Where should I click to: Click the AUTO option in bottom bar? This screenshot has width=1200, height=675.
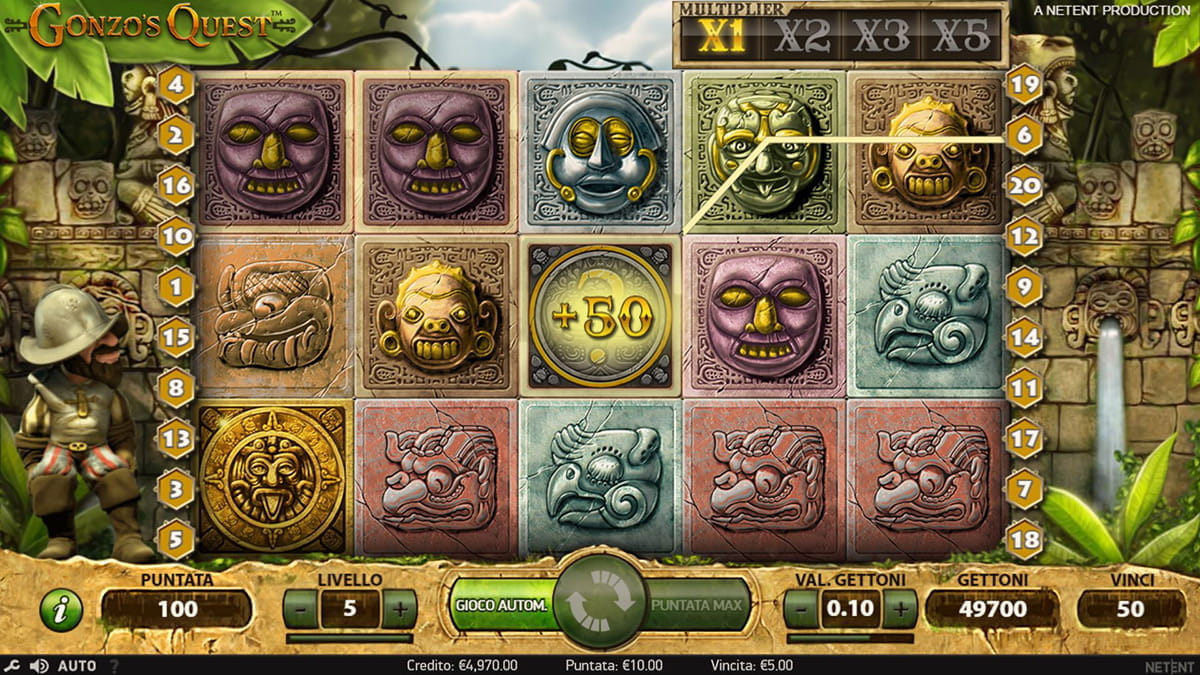(x=77, y=665)
